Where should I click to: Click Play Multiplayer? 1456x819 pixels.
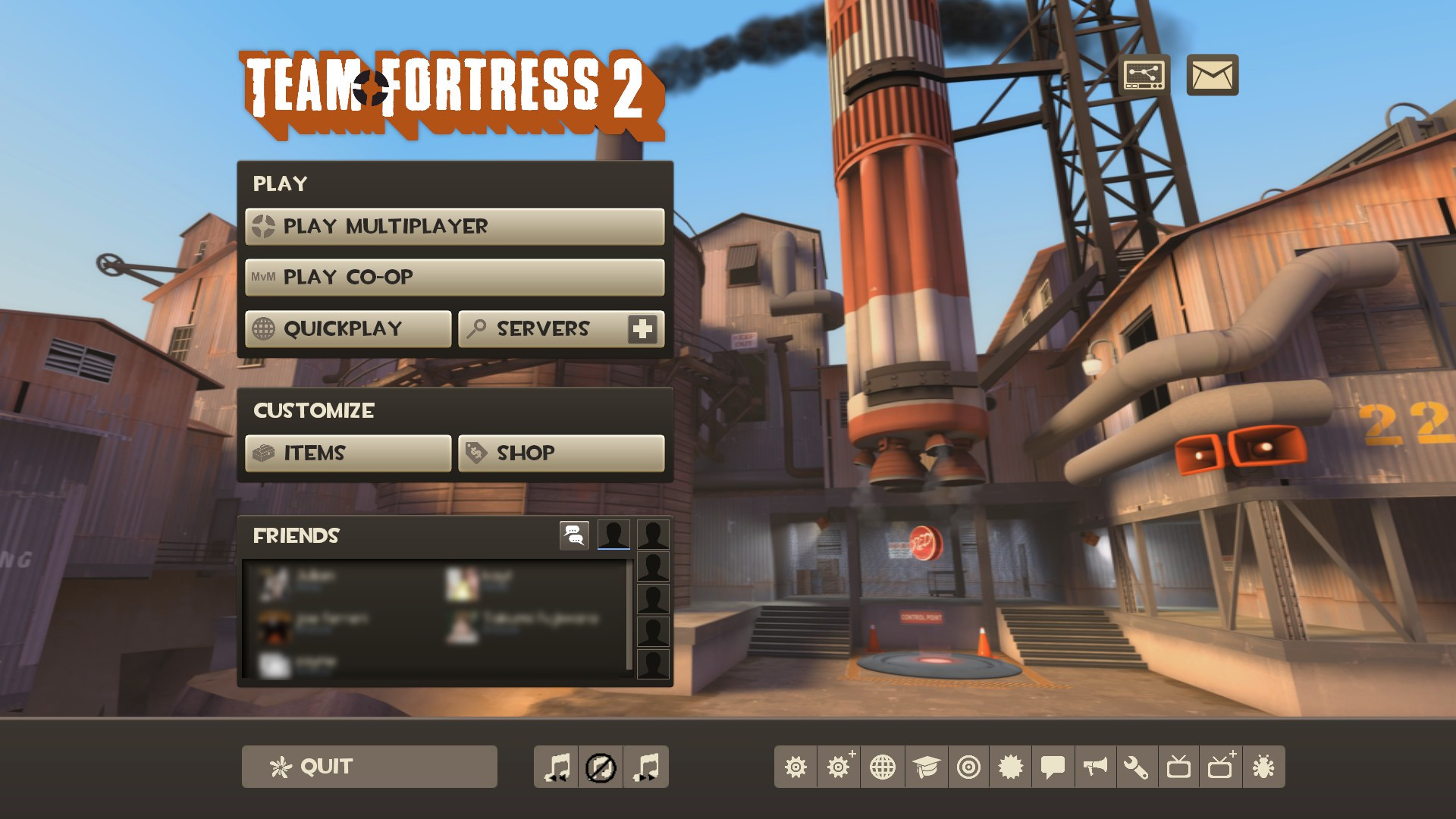click(453, 225)
